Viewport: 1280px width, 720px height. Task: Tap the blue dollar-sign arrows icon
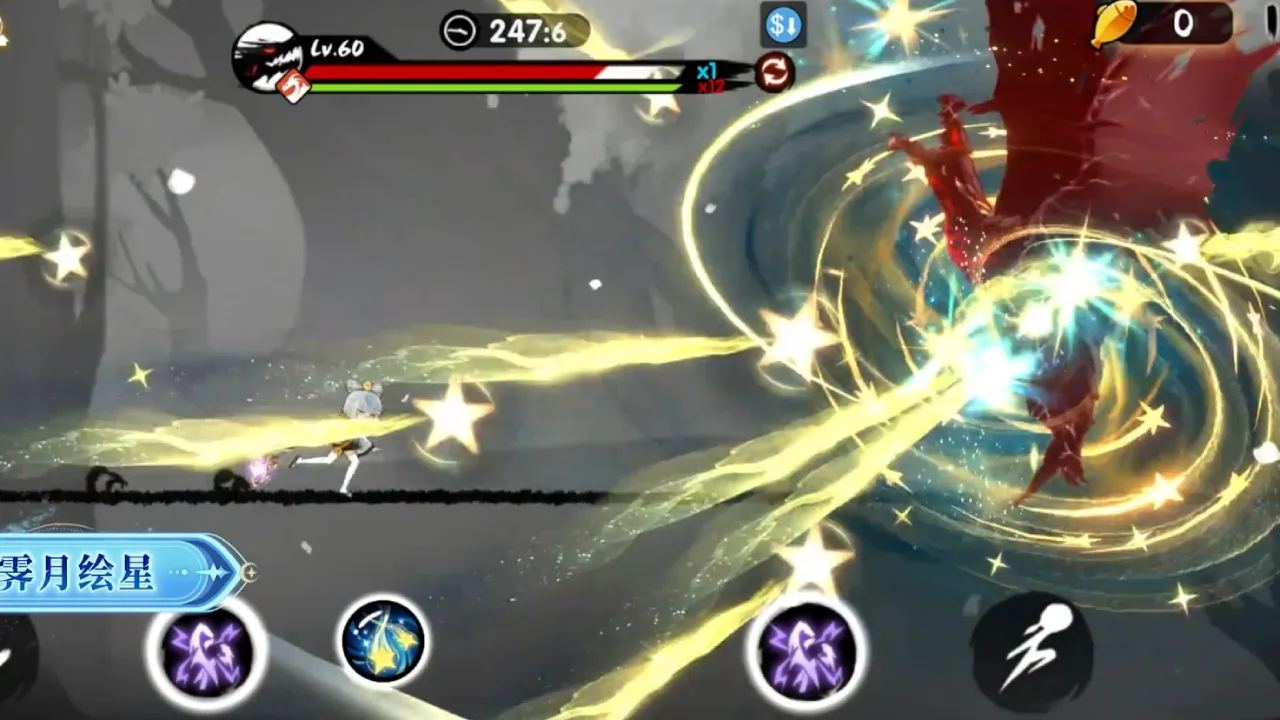pos(783,27)
